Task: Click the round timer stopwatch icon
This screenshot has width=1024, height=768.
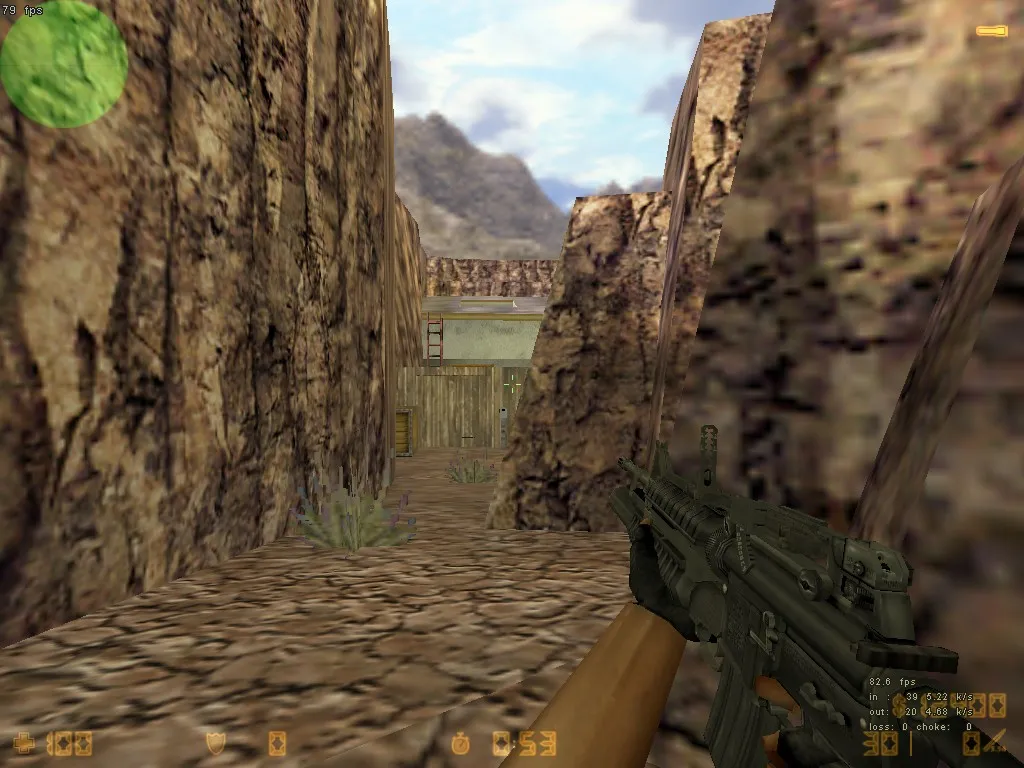Action: [460, 743]
